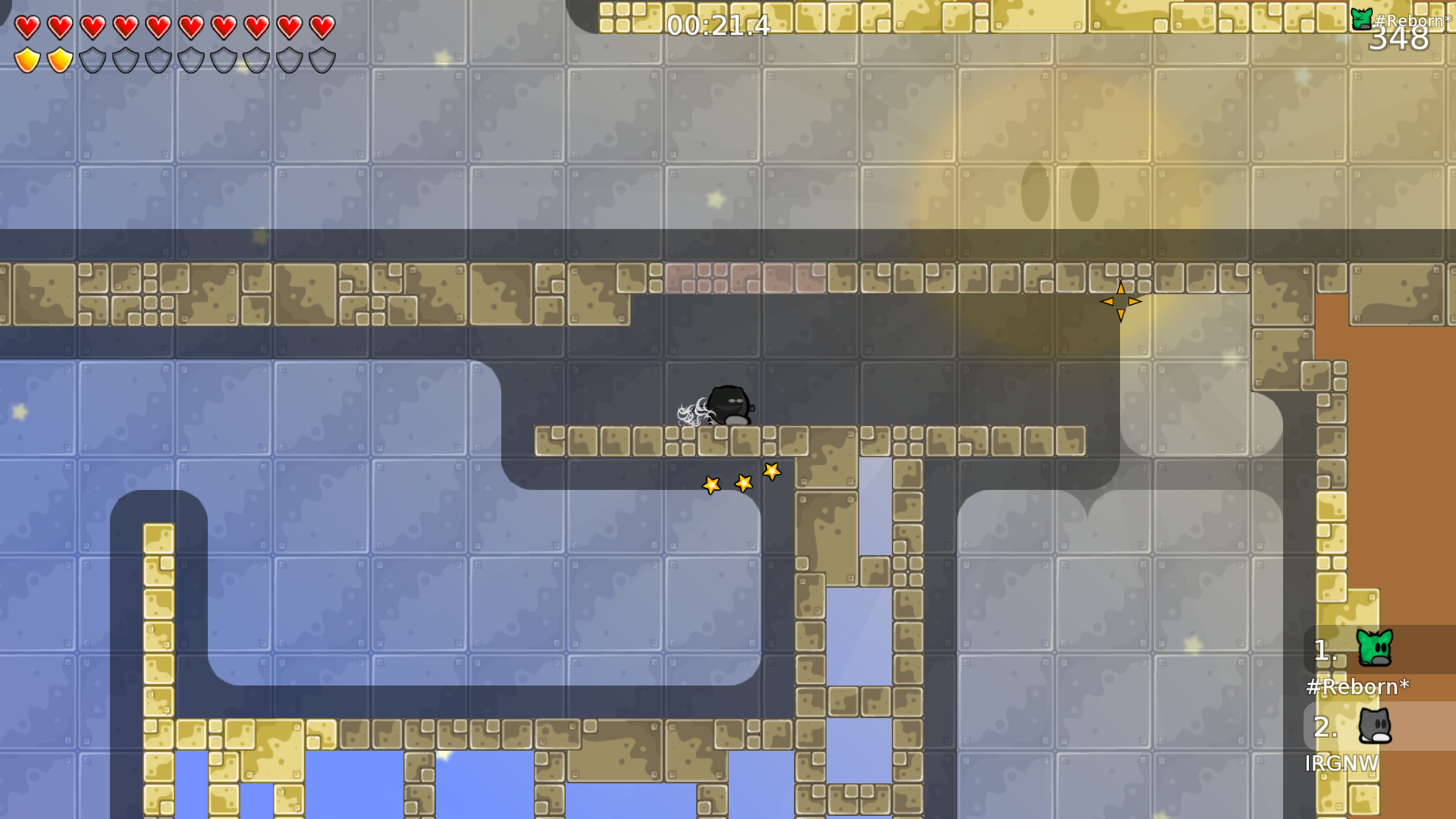Open the #Reborn* leaderboard entry
Viewport: 1456px width, 819px height.
(1357, 688)
